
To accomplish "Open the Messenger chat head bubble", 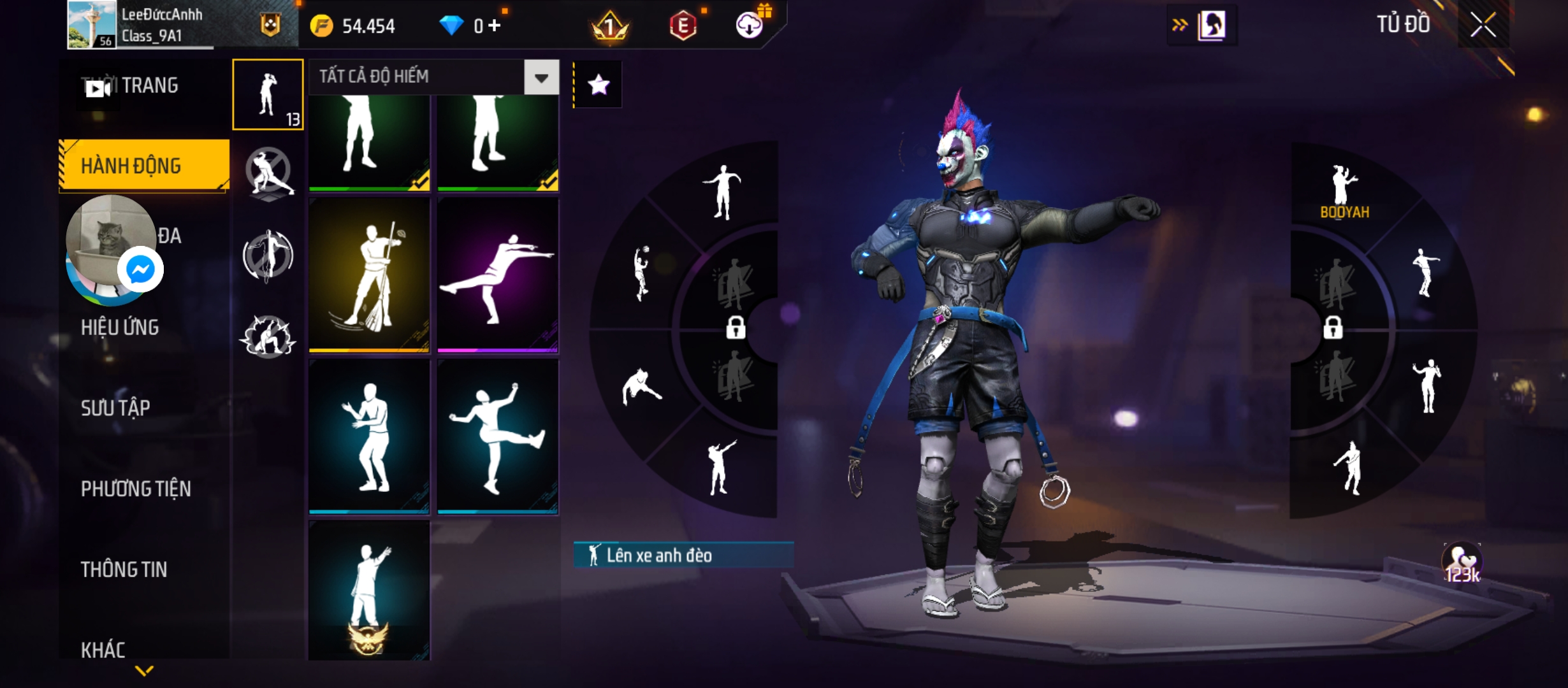I will click(140, 269).
